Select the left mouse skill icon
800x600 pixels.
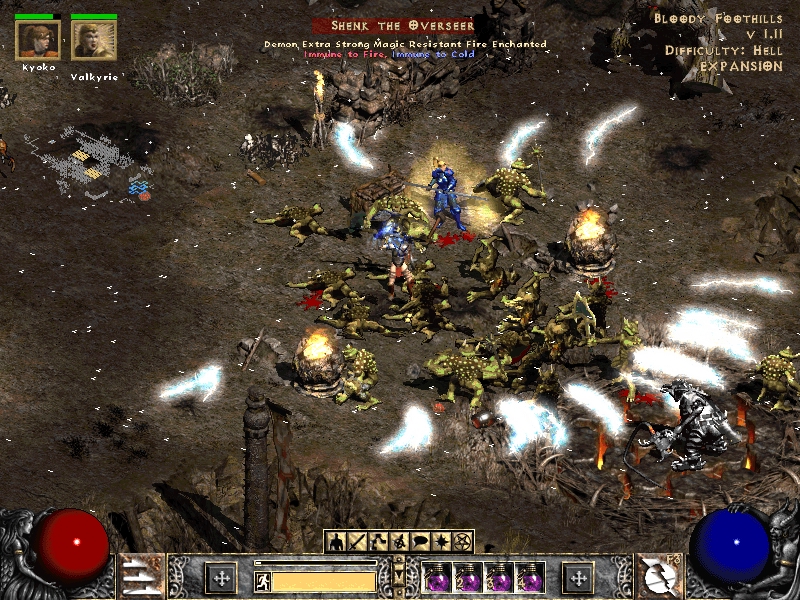pyautogui.click(x=138, y=578)
